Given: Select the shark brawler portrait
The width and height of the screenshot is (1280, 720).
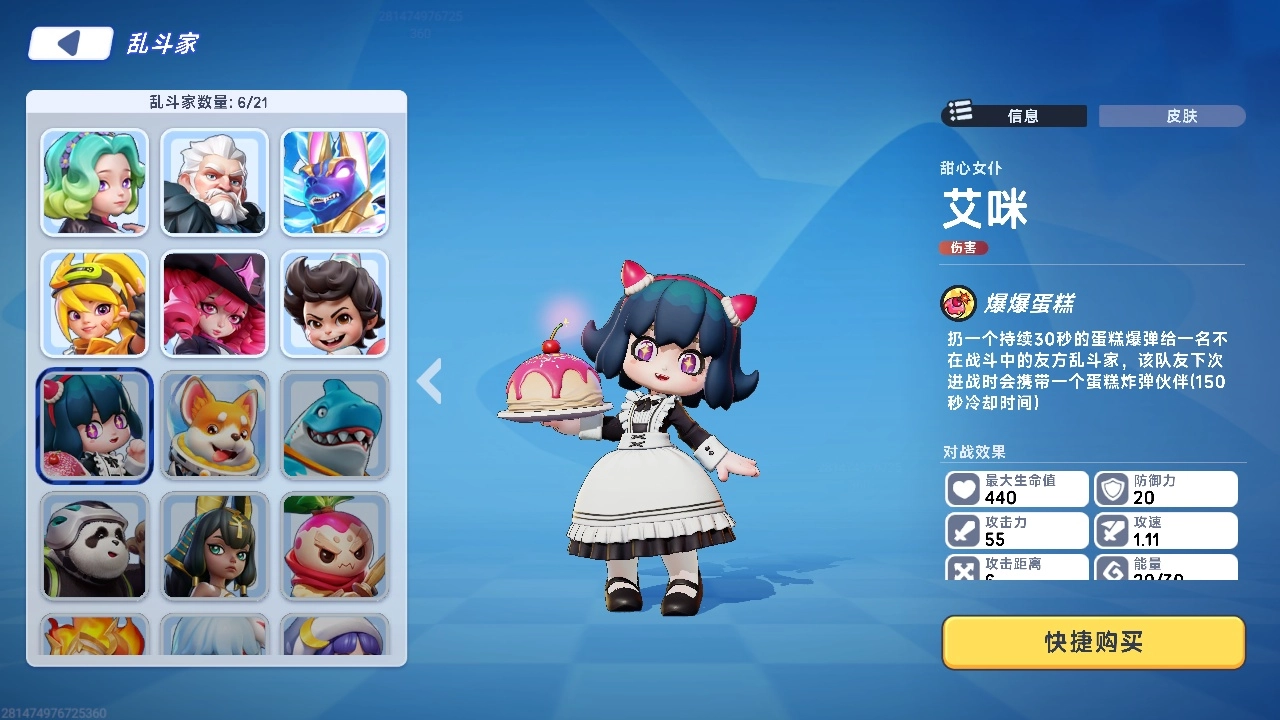Looking at the screenshot, I should point(334,426).
